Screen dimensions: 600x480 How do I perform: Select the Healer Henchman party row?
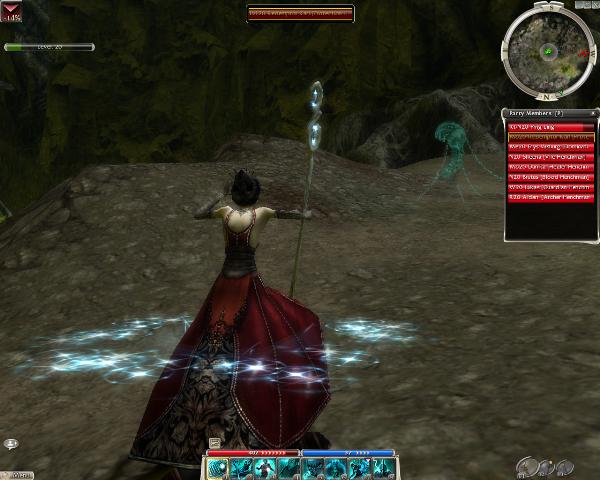pyautogui.click(x=549, y=166)
